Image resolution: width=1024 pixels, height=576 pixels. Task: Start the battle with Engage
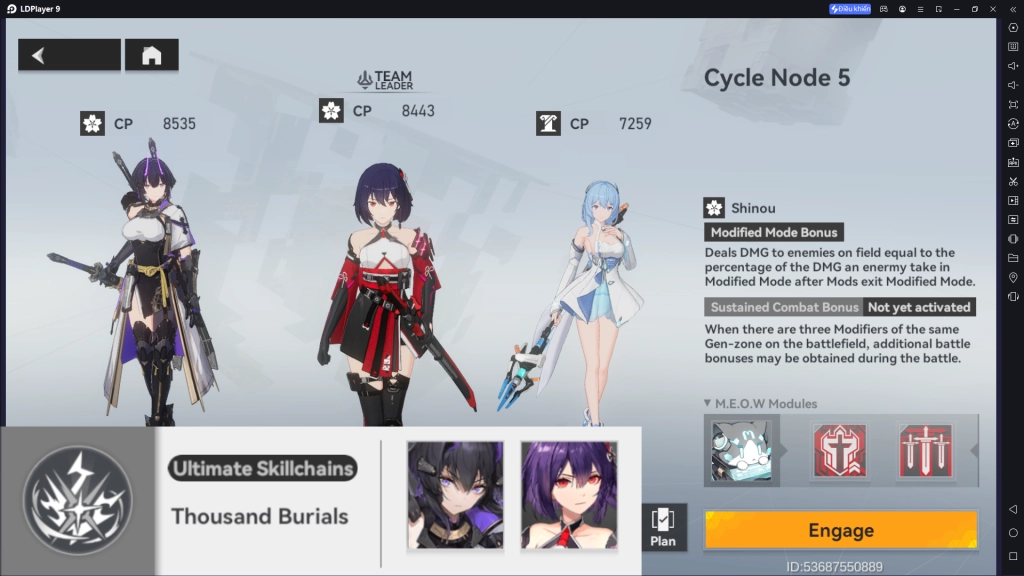(x=840, y=530)
